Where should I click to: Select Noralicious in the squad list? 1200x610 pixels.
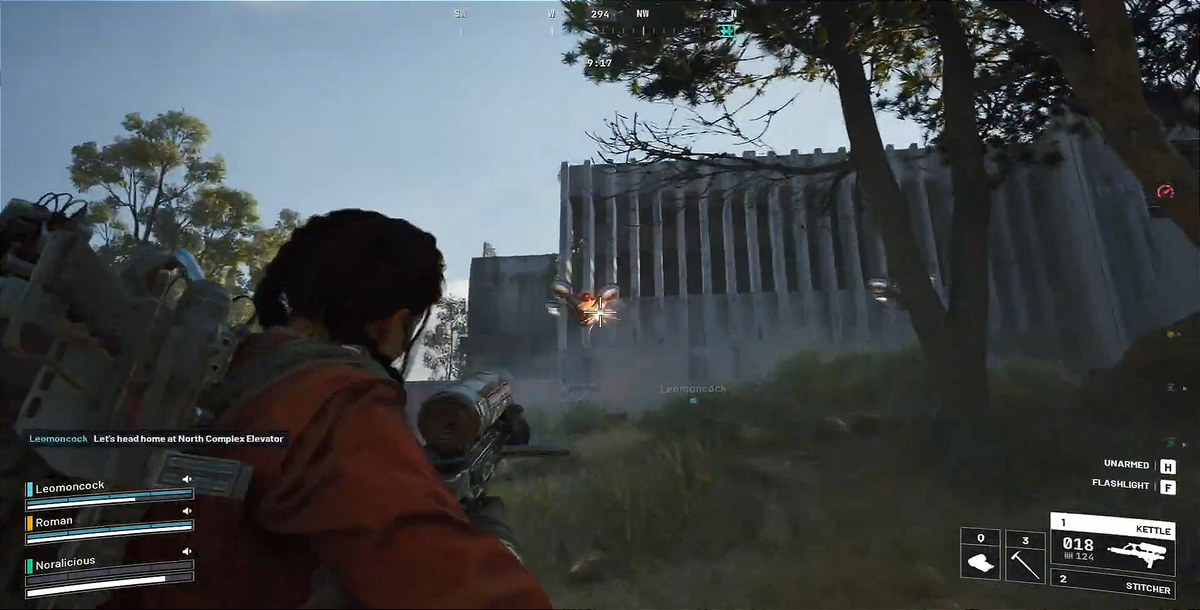tap(65, 562)
